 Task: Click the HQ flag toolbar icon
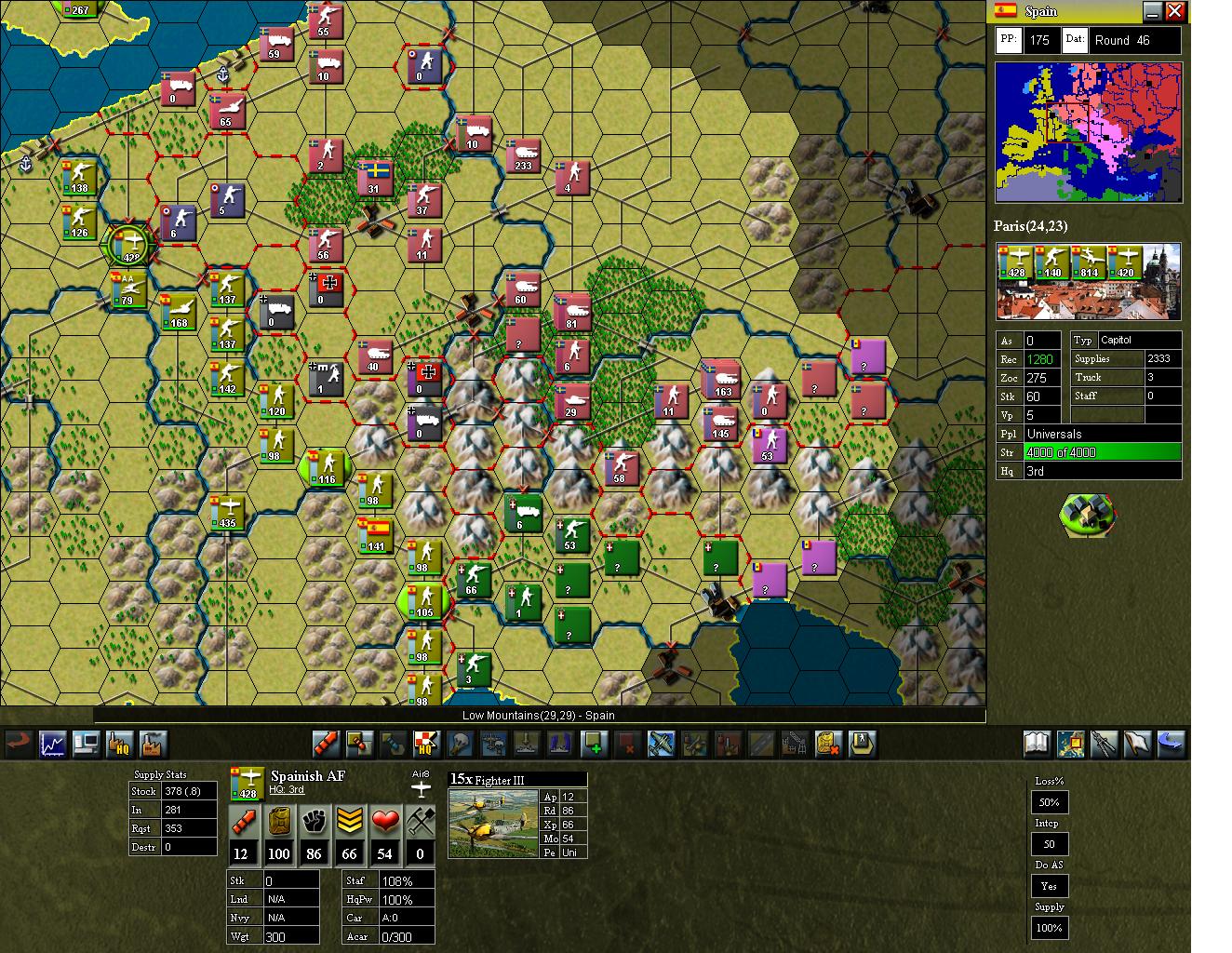(426, 743)
